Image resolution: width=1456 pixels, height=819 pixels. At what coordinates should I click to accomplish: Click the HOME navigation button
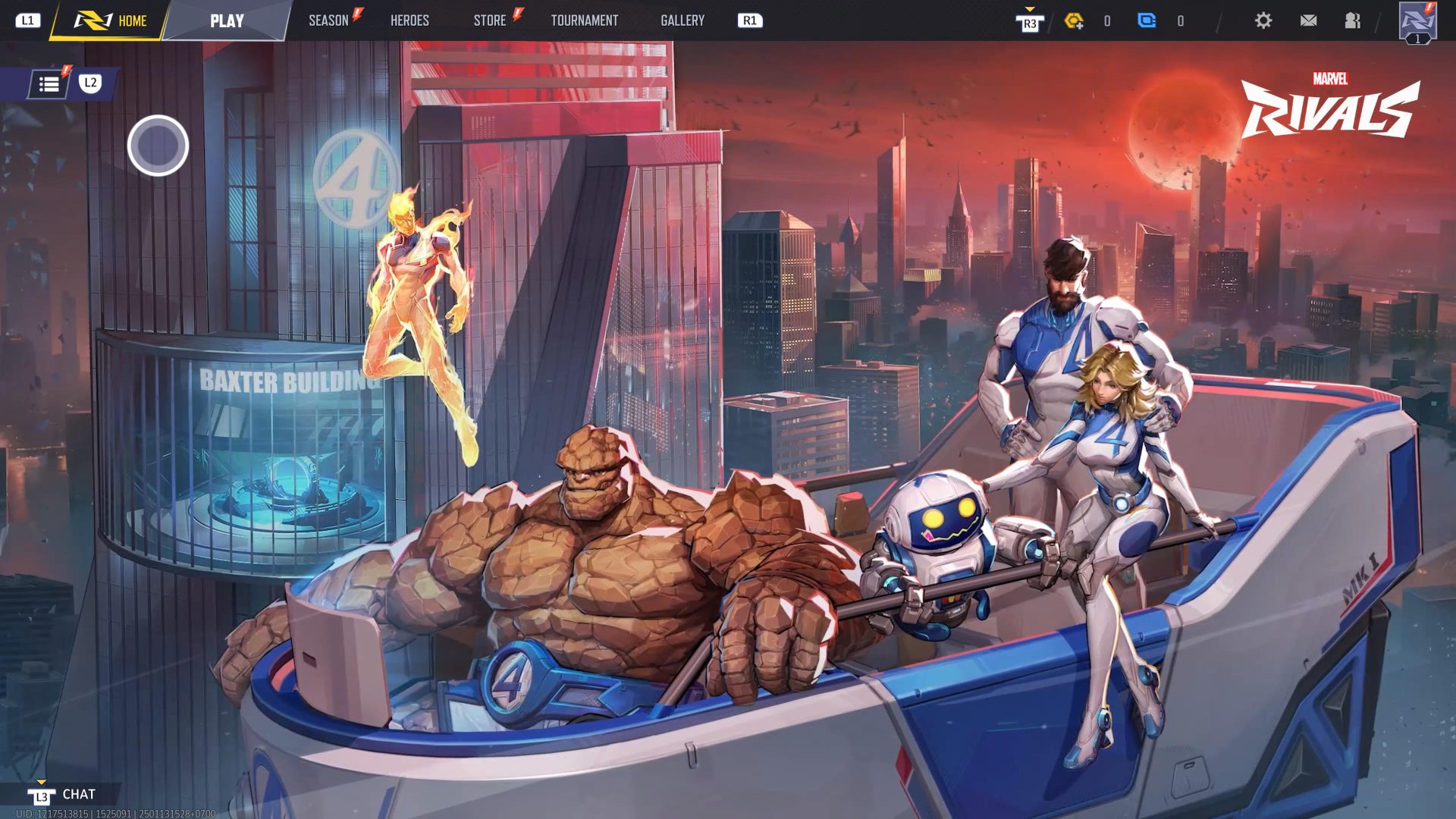(x=130, y=20)
